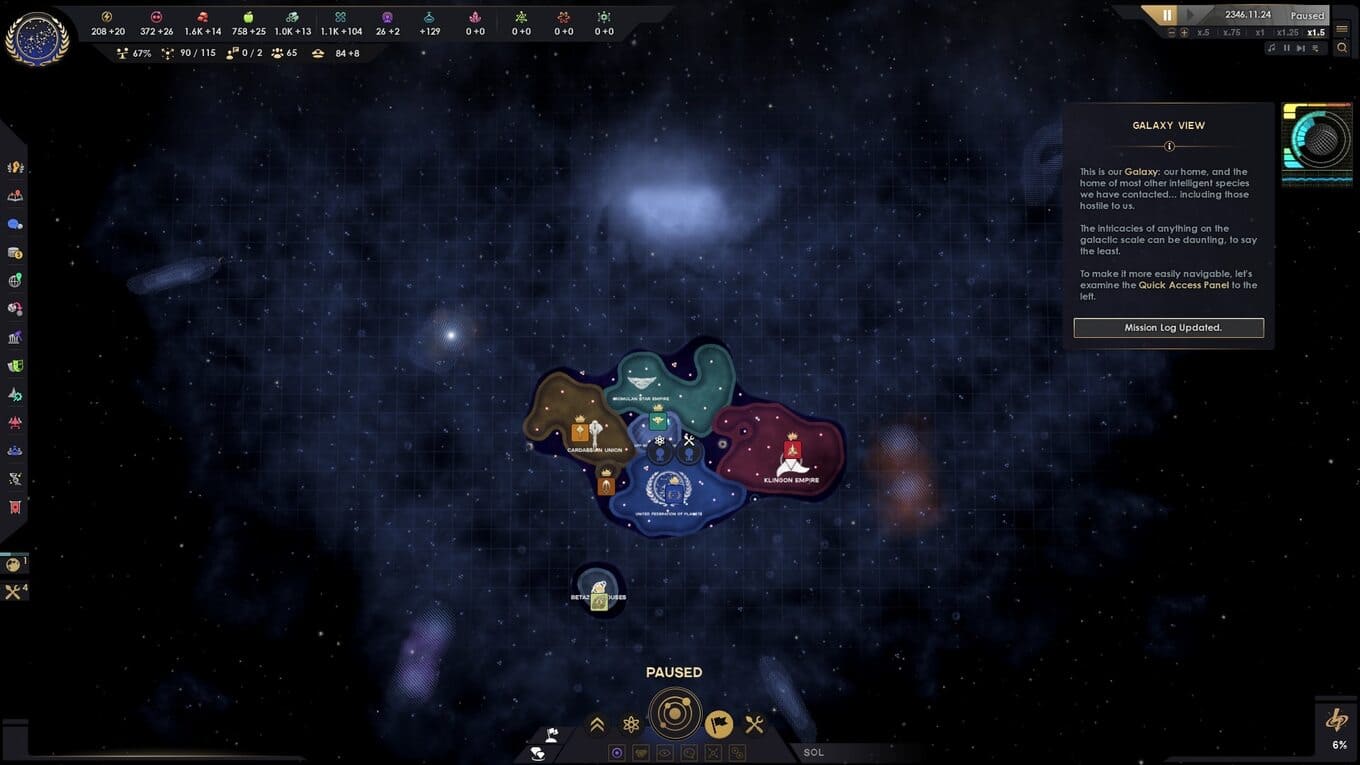Choose the x.5 game speed
This screenshot has height=765, width=1360.
pyautogui.click(x=1203, y=32)
